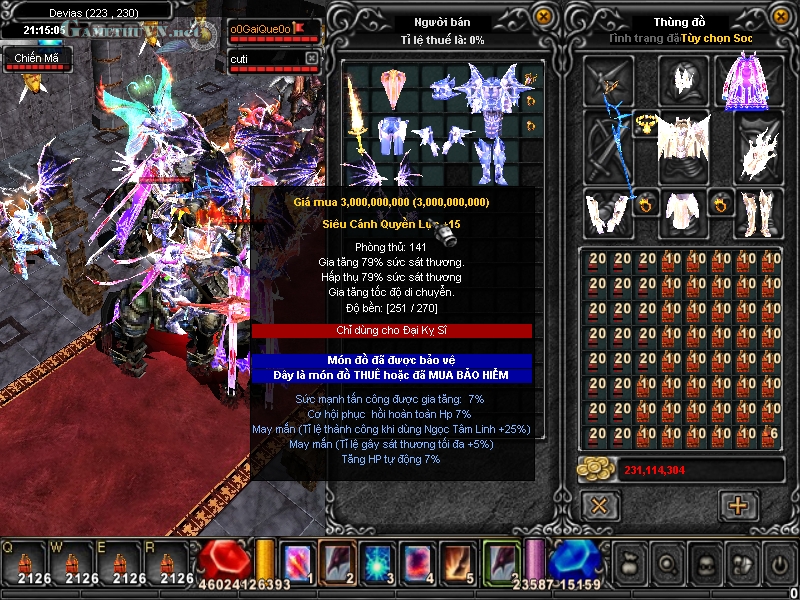Use the potion in the Q slot

[x=25, y=563]
